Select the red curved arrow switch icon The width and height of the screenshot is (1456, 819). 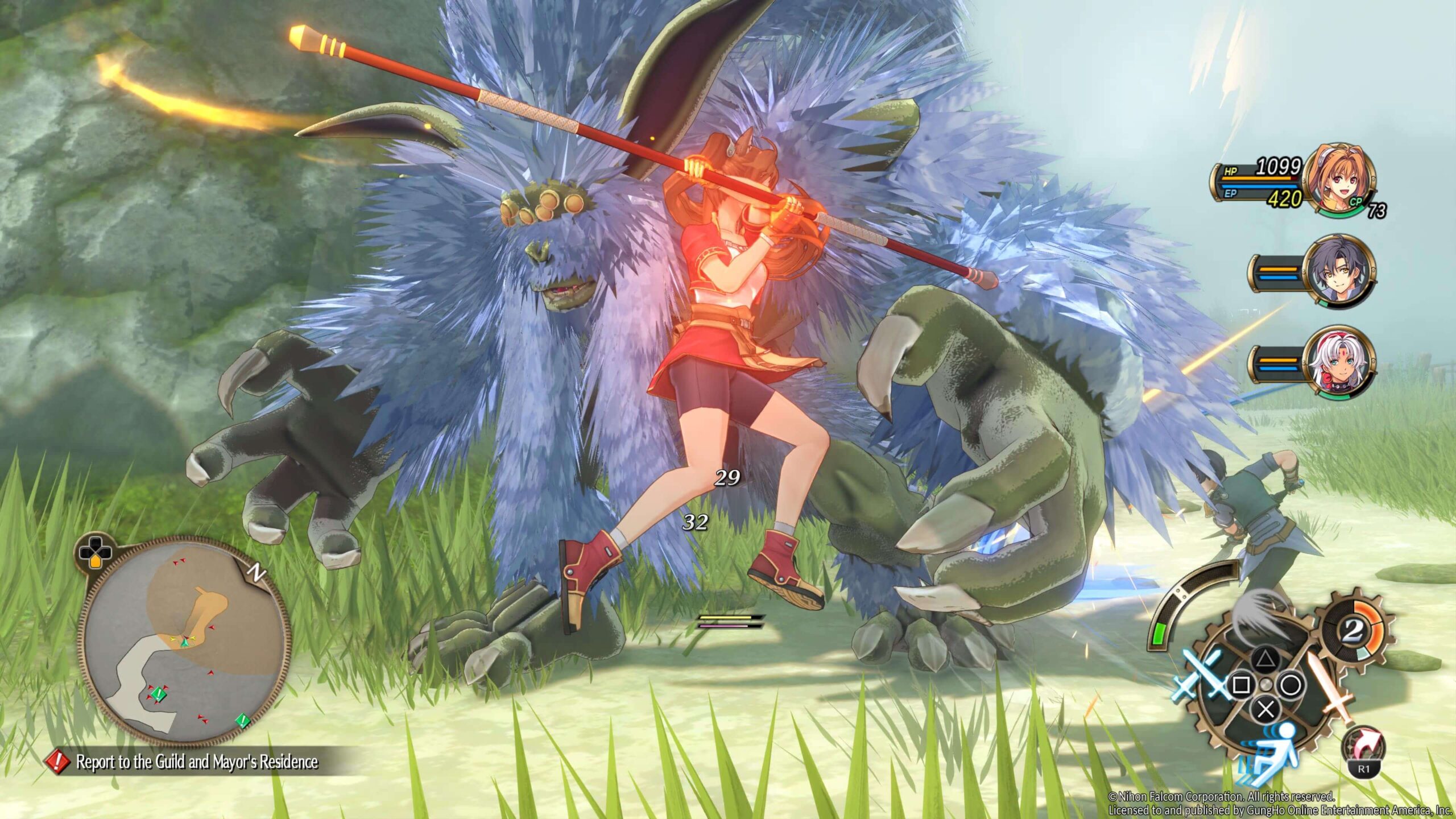(x=1363, y=749)
